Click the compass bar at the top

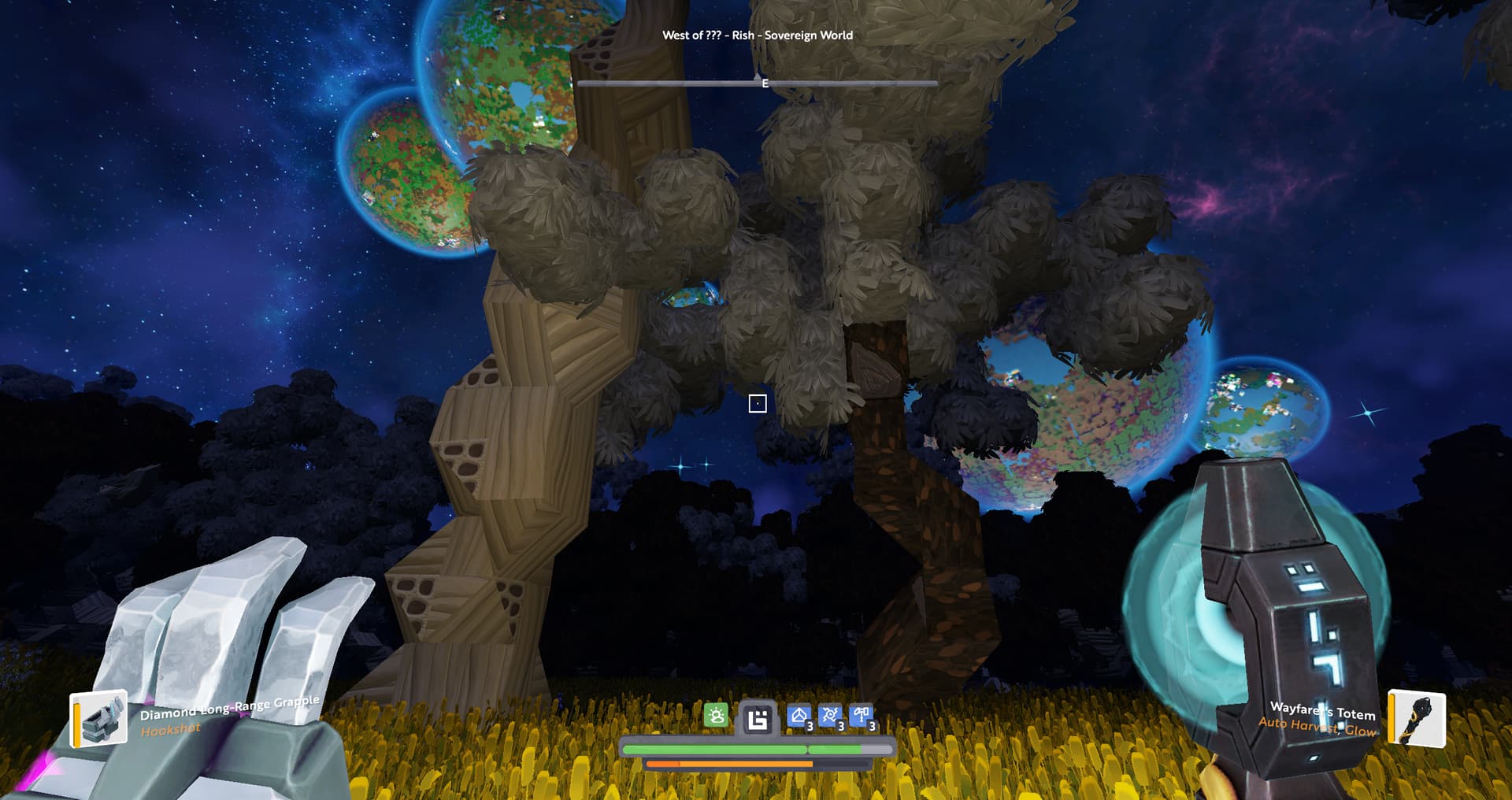757,83
